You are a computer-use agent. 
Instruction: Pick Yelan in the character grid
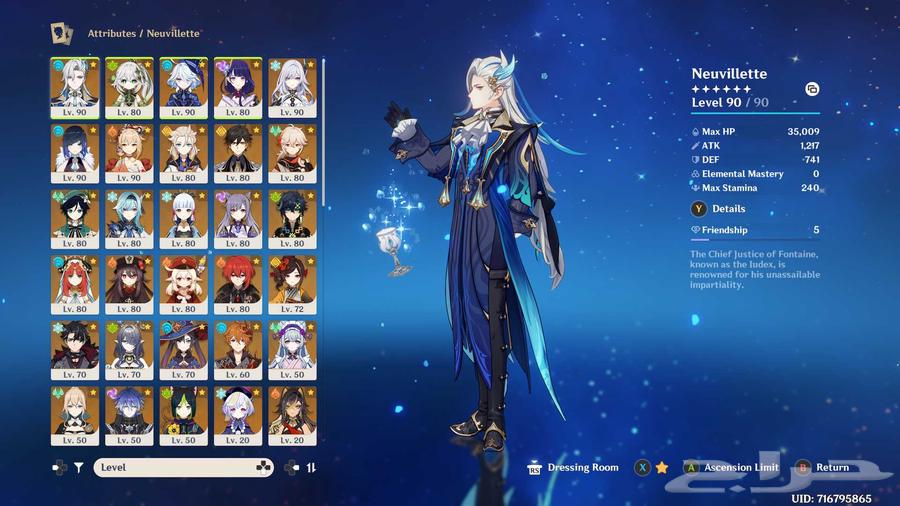(x=74, y=152)
